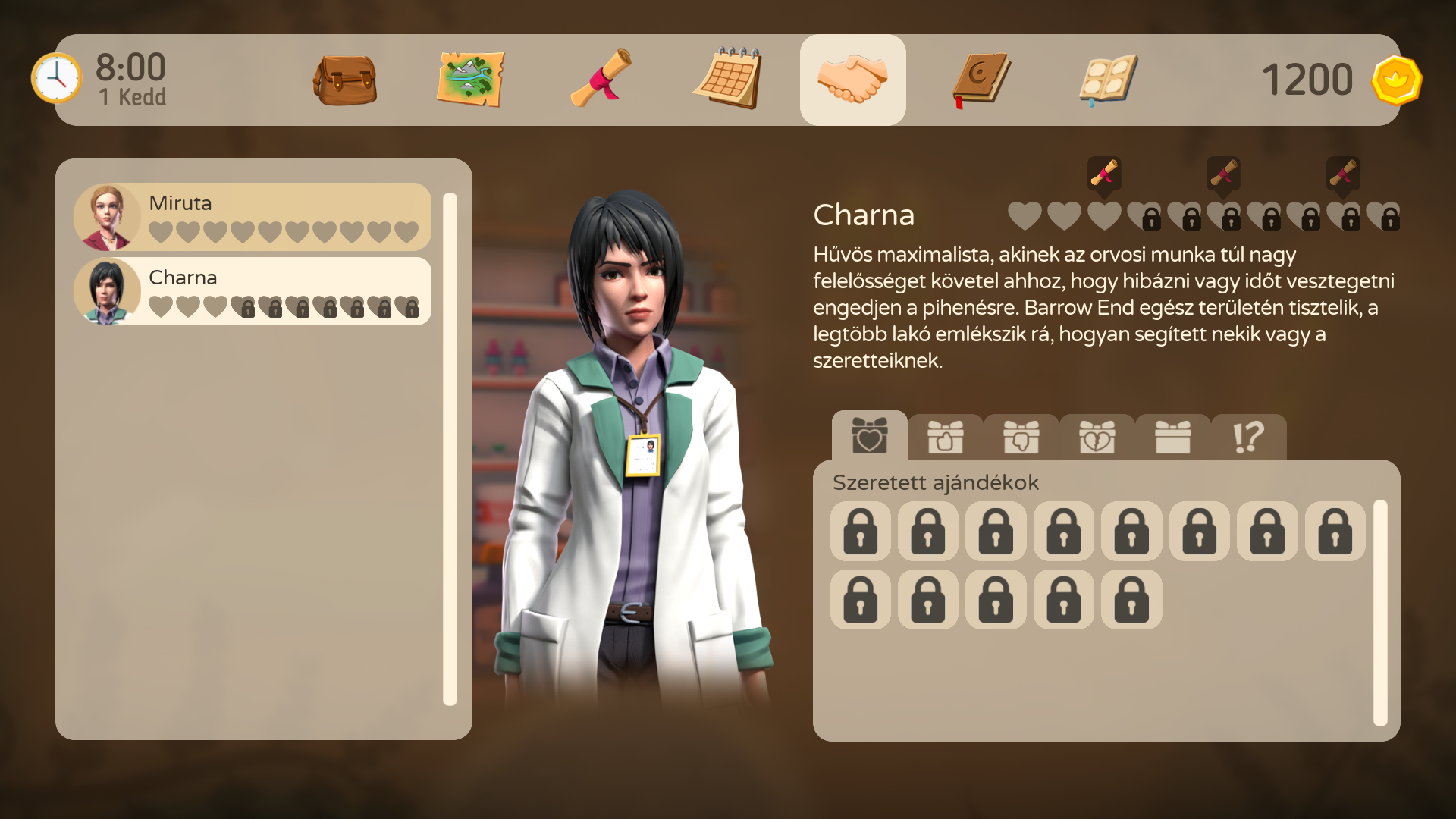The width and height of the screenshot is (1456, 819).
Task: Click the gold coin currency icon
Action: tap(1396, 80)
